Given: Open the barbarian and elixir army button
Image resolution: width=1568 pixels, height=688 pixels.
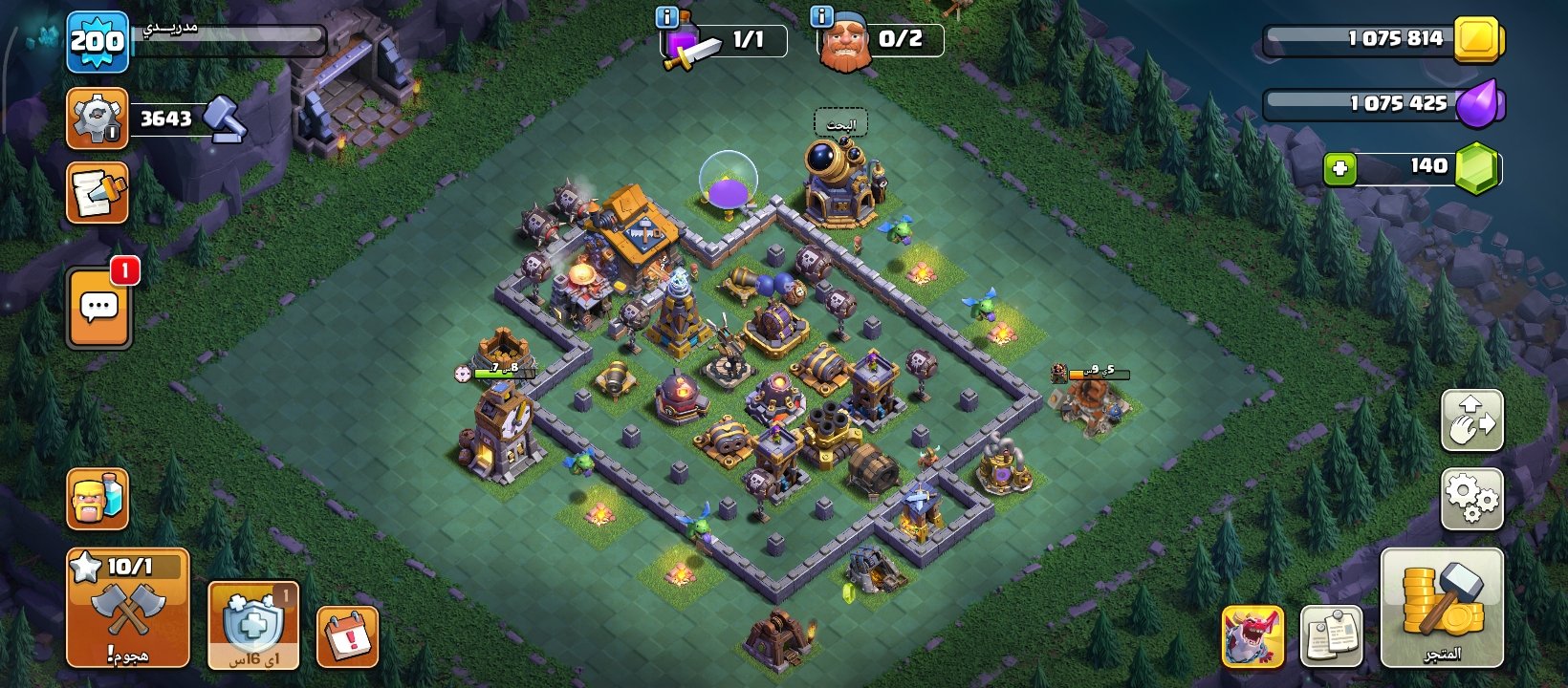Looking at the screenshot, I should tap(98, 499).
